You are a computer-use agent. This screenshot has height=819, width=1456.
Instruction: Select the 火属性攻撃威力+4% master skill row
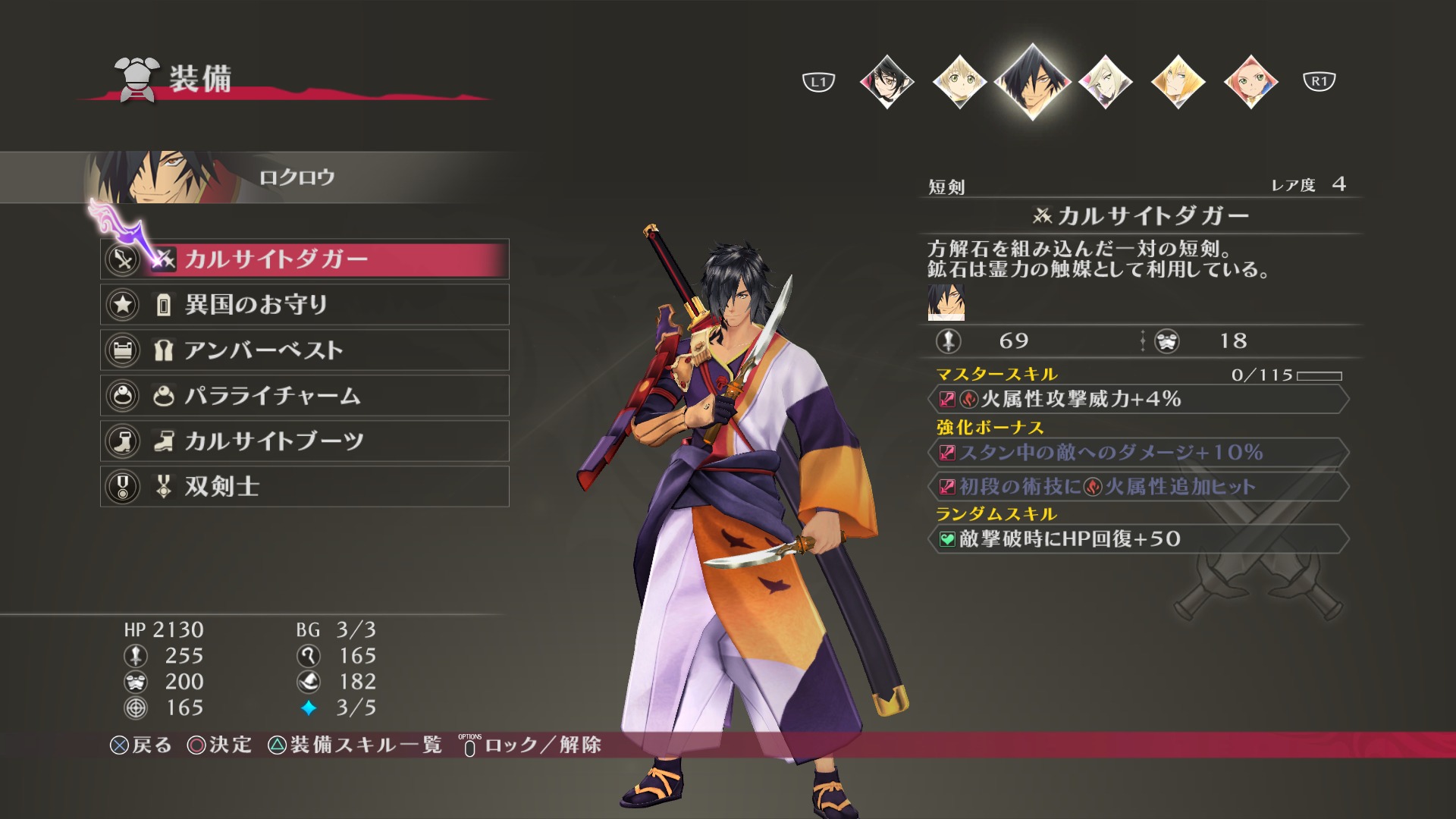(1137, 400)
